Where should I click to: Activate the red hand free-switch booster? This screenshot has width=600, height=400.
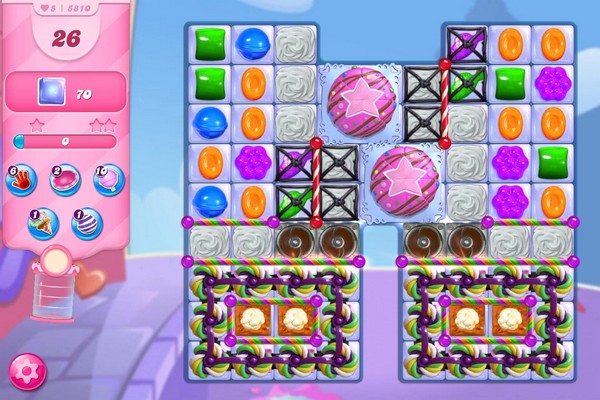click(22, 179)
